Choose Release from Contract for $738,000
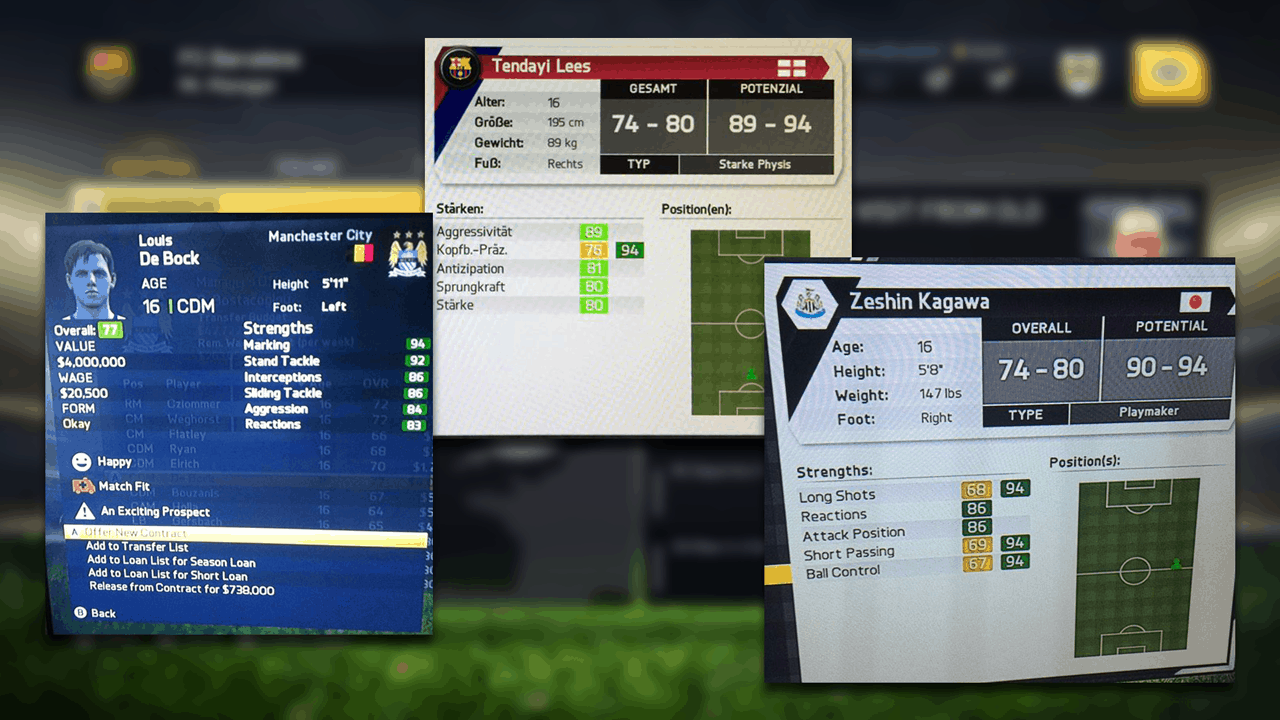The height and width of the screenshot is (720, 1280). click(x=181, y=589)
